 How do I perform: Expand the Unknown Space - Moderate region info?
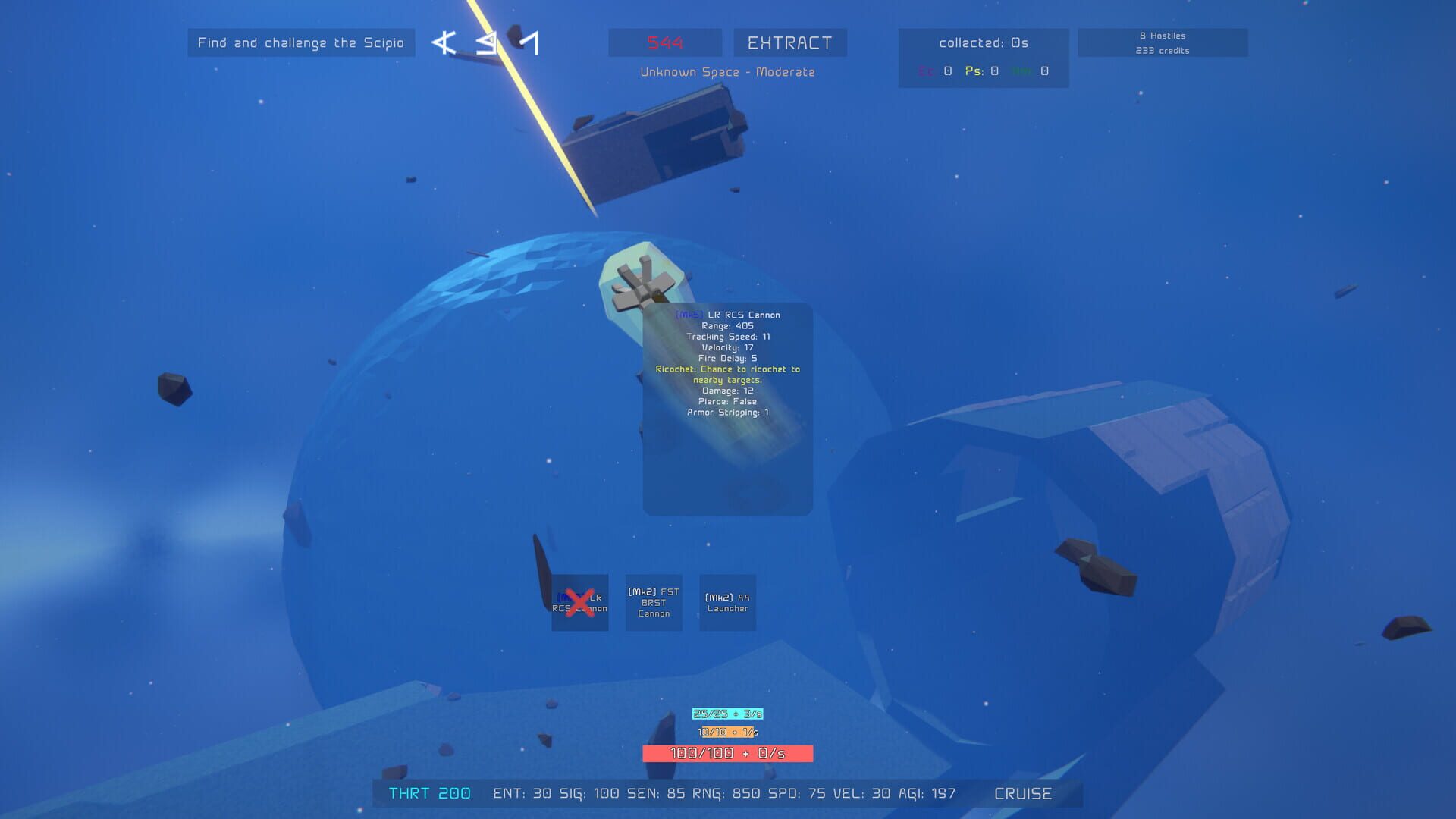(x=727, y=72)
